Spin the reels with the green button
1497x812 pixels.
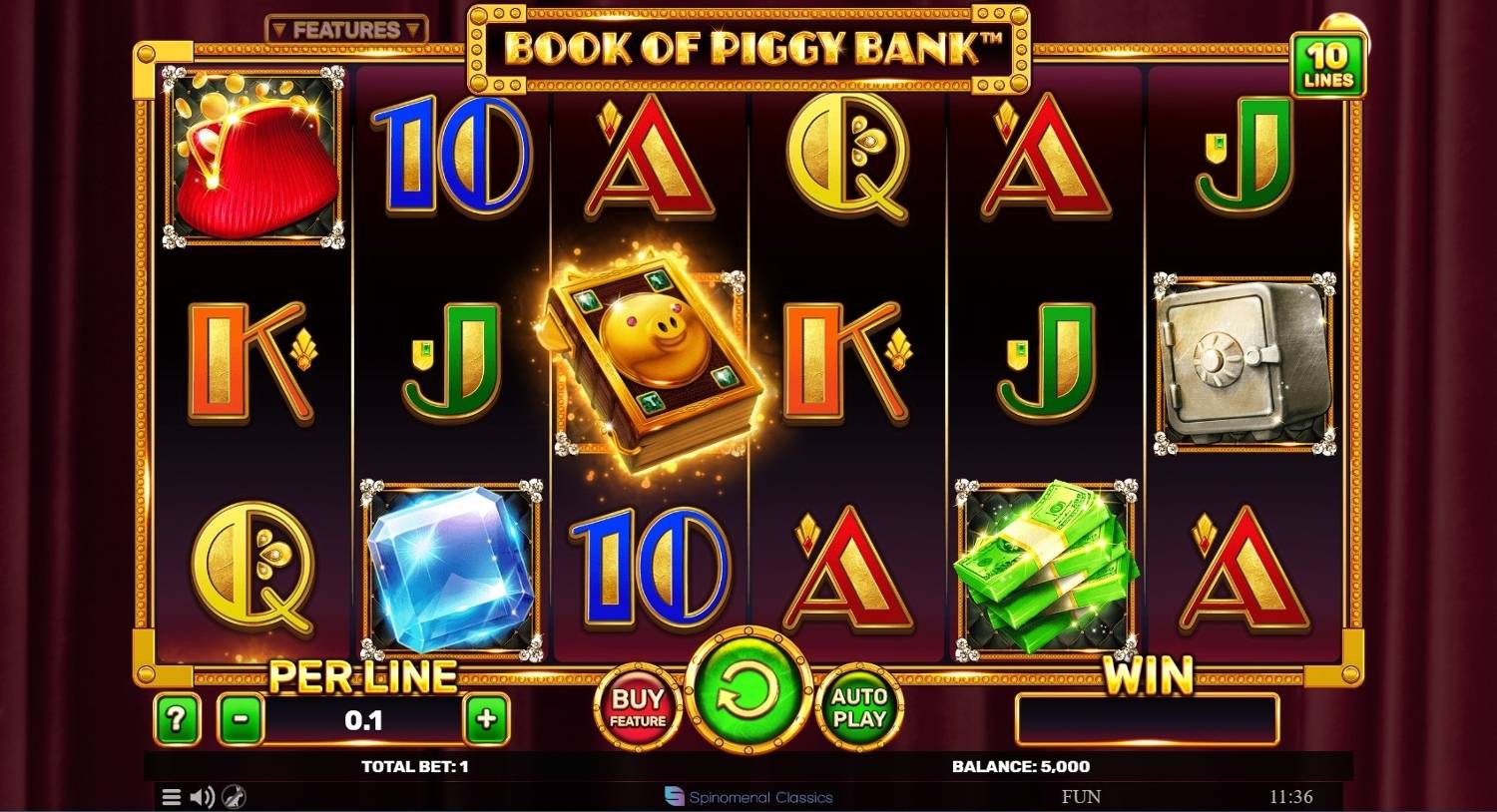pyautogui.click(x=748, y=692)
